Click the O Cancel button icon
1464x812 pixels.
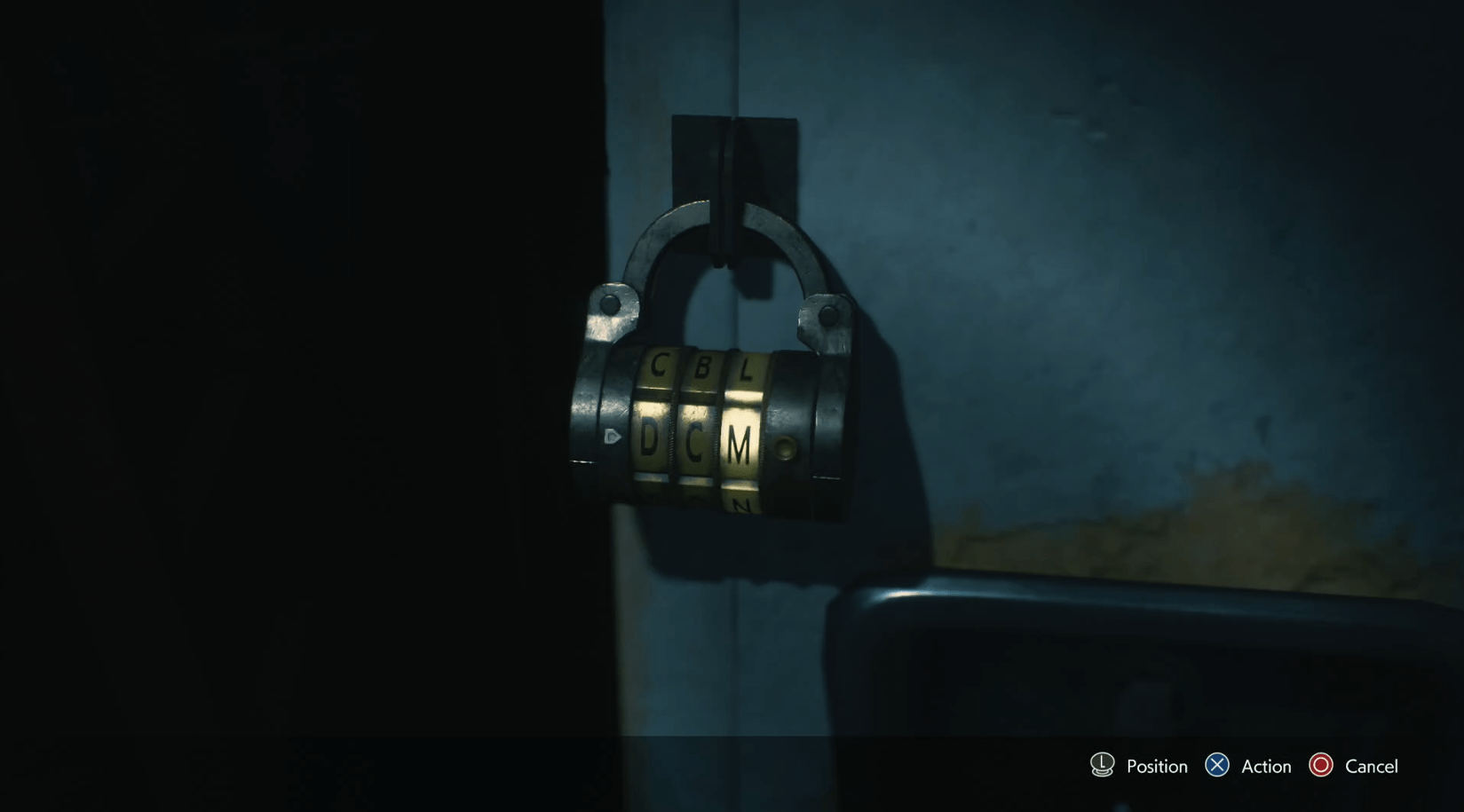point(1321,765)
